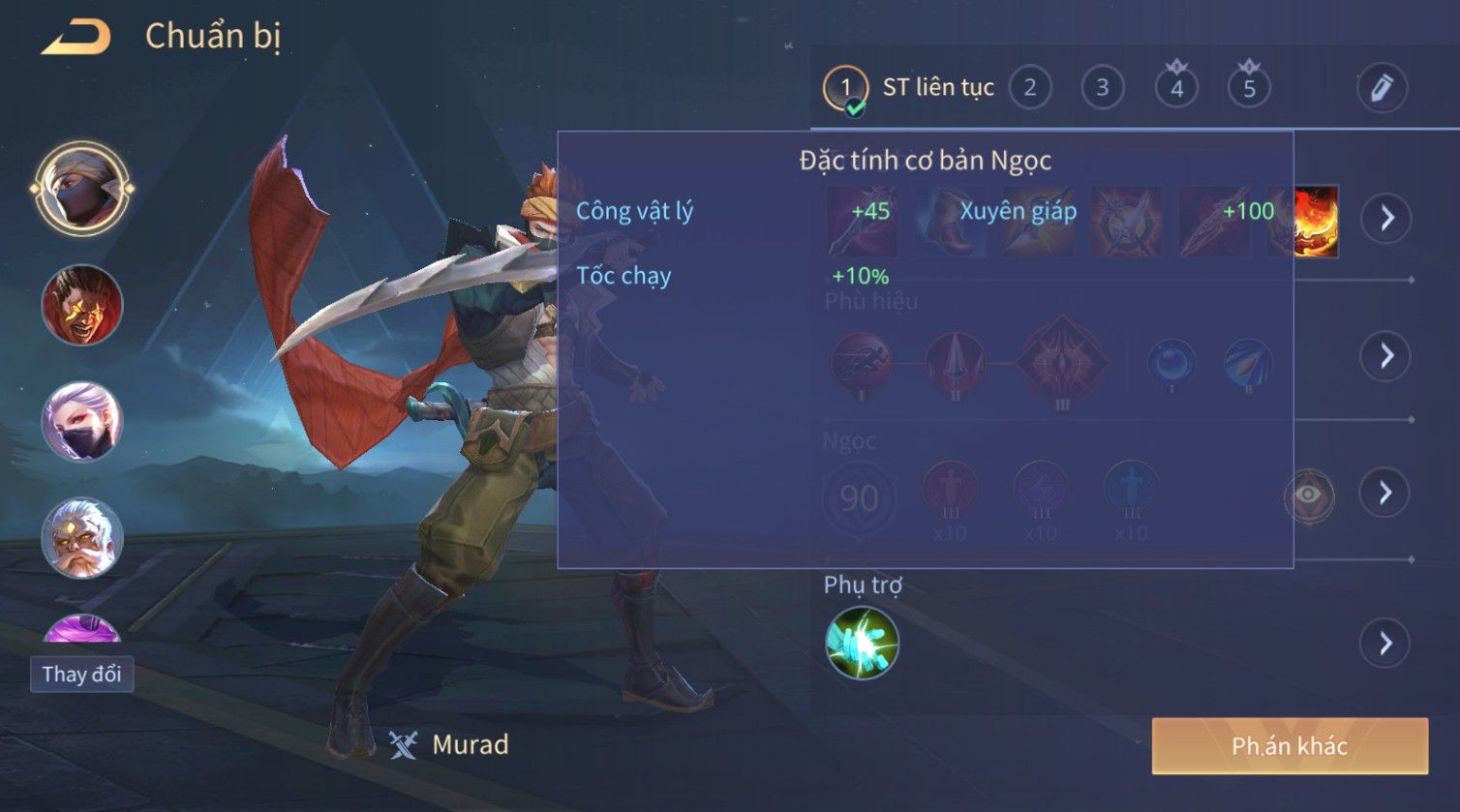Pick the bearded old man hero portrait

pos(82,538)
